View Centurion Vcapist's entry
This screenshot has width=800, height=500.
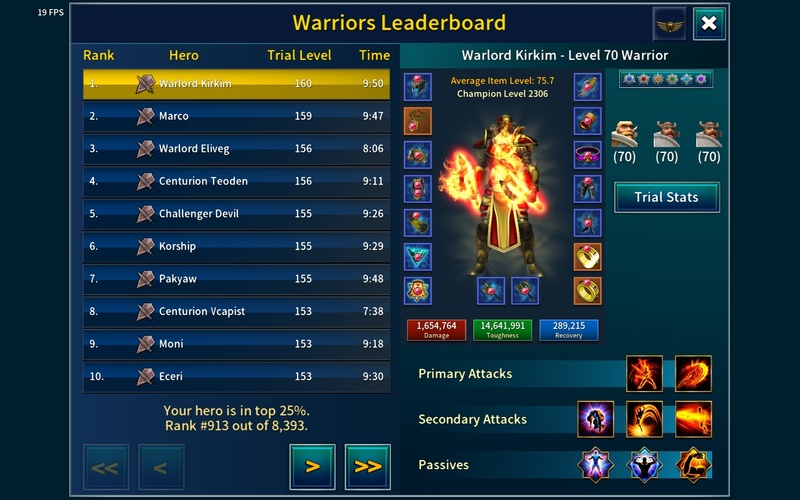(236, 311)
